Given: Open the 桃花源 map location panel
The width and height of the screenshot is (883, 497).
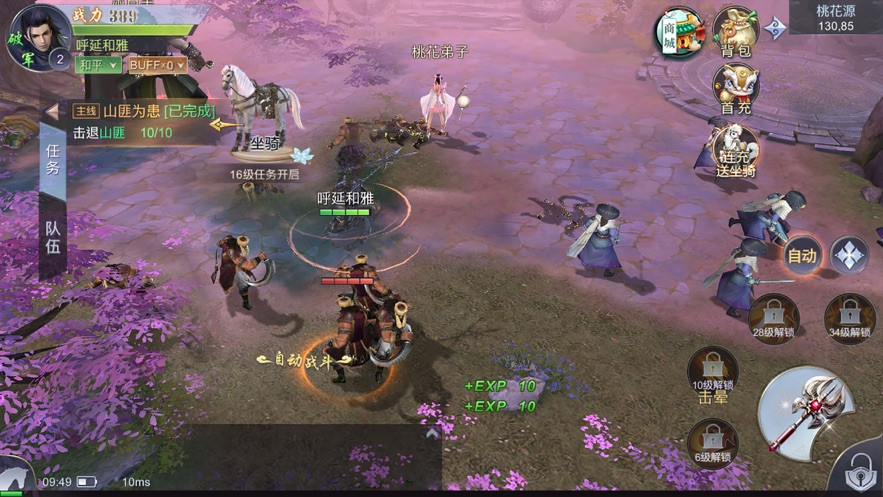Looking at the screenshot, I should click(835, 18).
